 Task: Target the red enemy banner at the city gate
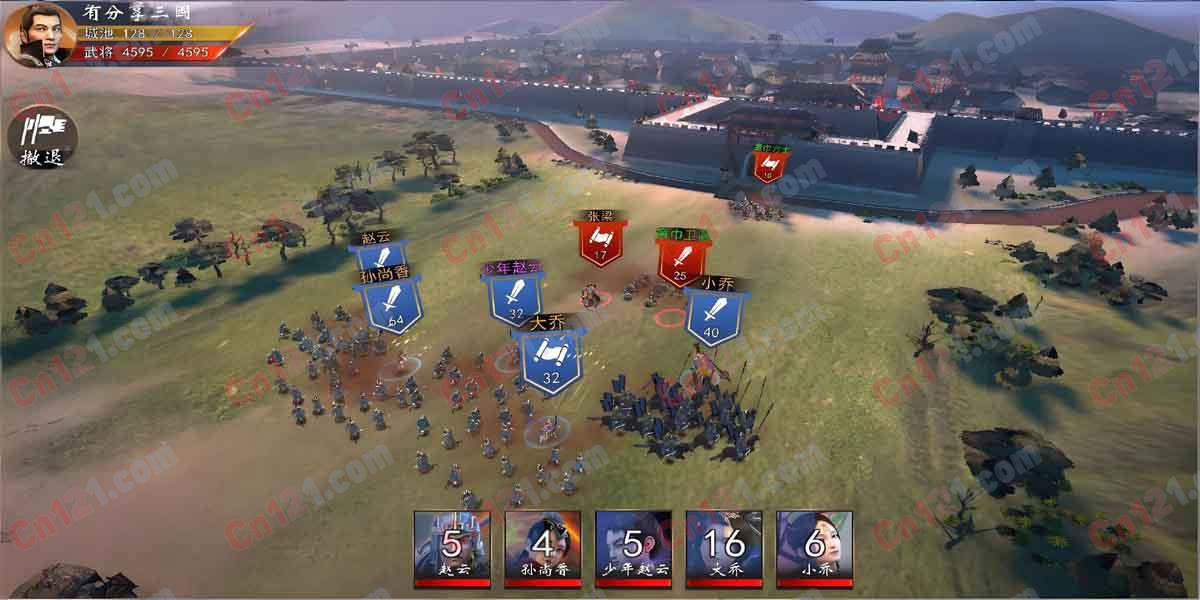pyautogui.click(x=768, y=165)
